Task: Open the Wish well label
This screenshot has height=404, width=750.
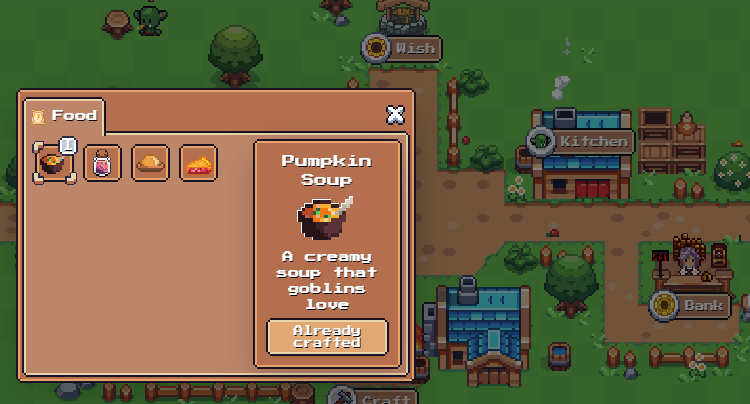Action: click(402, 47)
